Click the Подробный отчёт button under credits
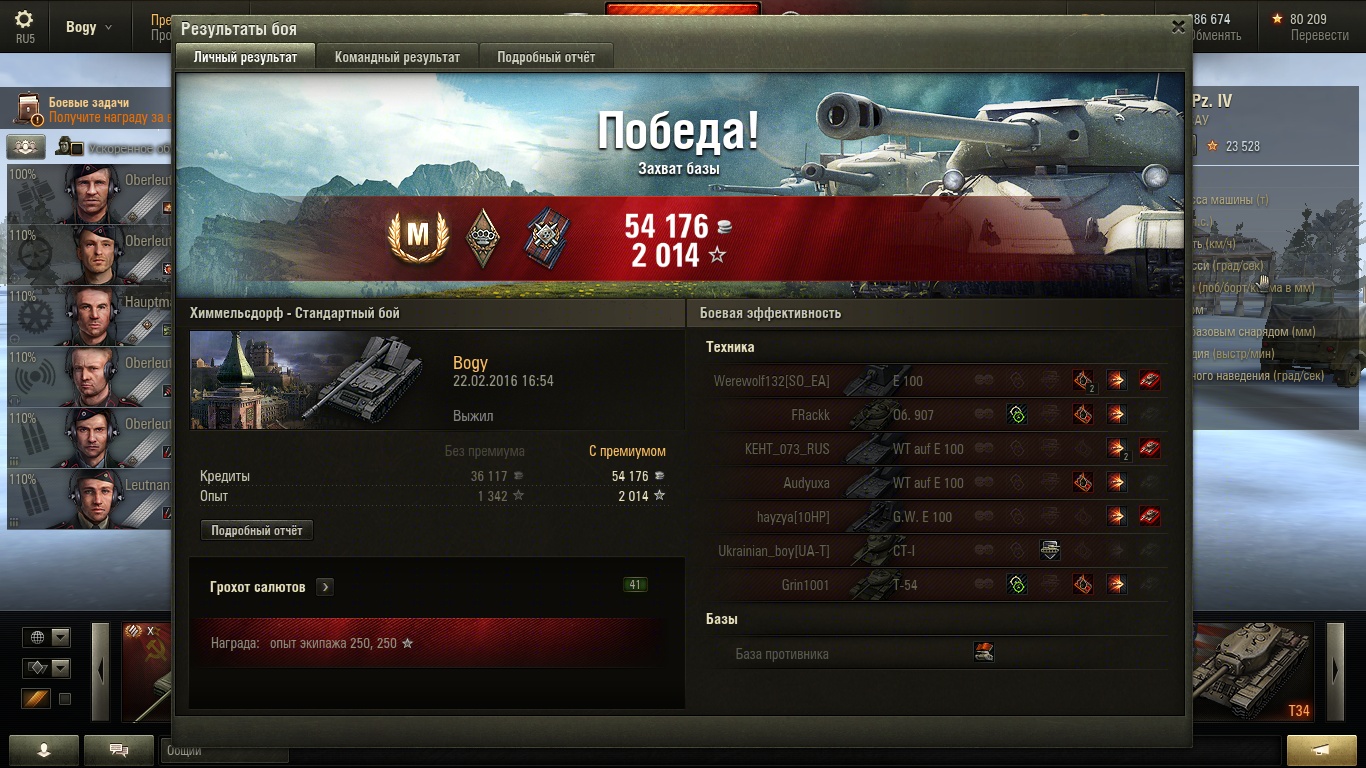Image resolution: width=1366 pixels, height=768 pixels. coord(257,531)
